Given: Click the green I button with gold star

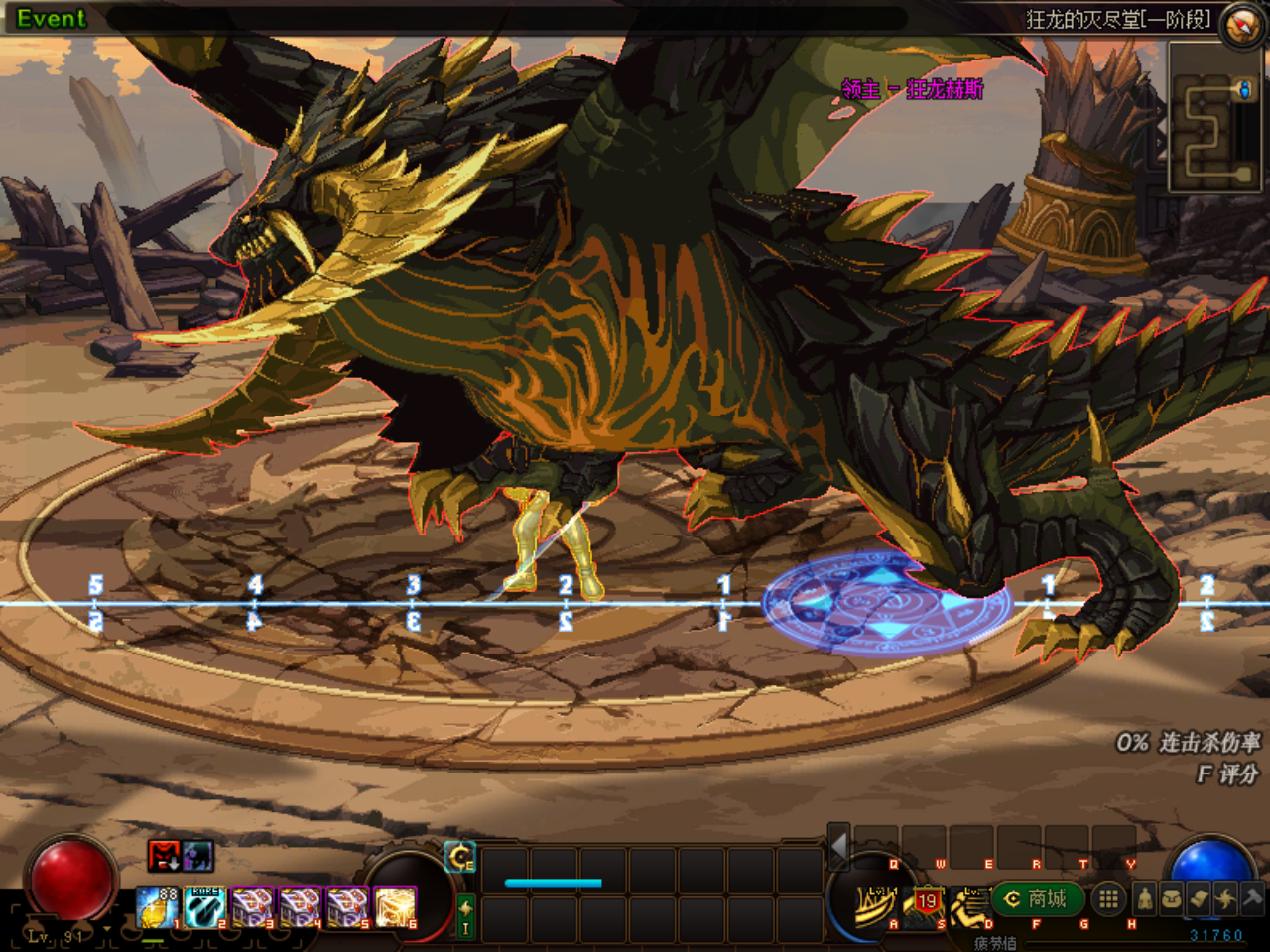Looking at the screenshot, I should [x=465, y=916].
